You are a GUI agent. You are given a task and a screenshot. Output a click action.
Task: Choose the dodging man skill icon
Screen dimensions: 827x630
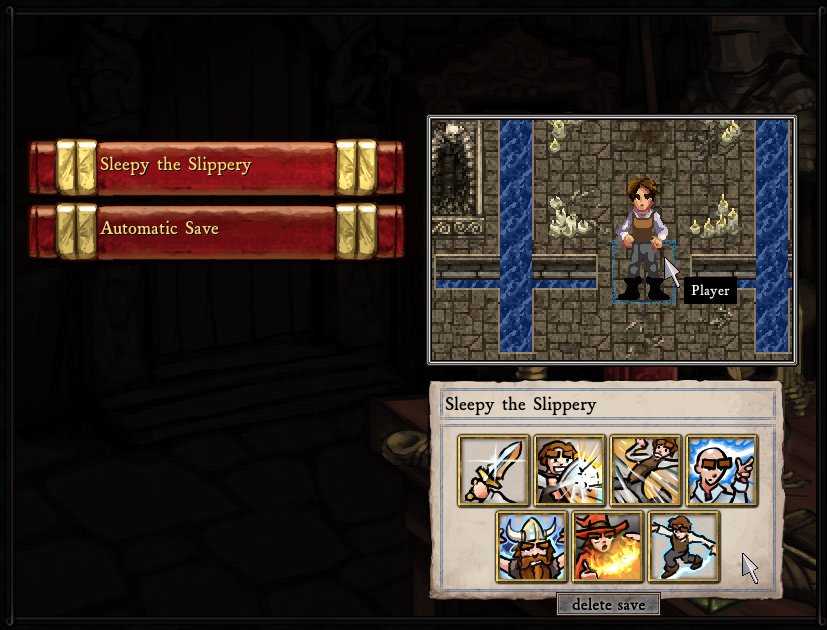pos(646,470)
